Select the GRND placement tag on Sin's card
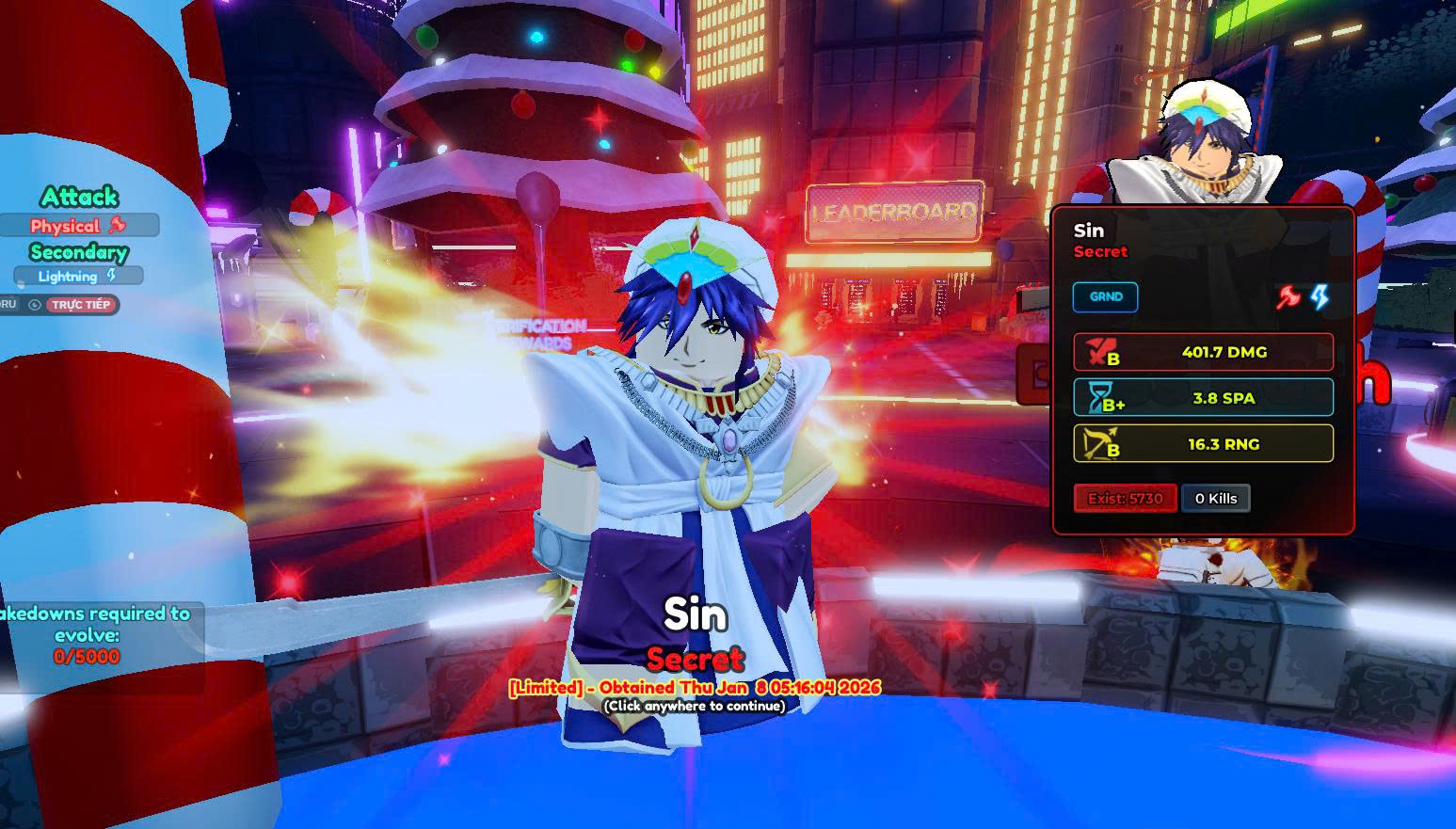 [1105, 297]
